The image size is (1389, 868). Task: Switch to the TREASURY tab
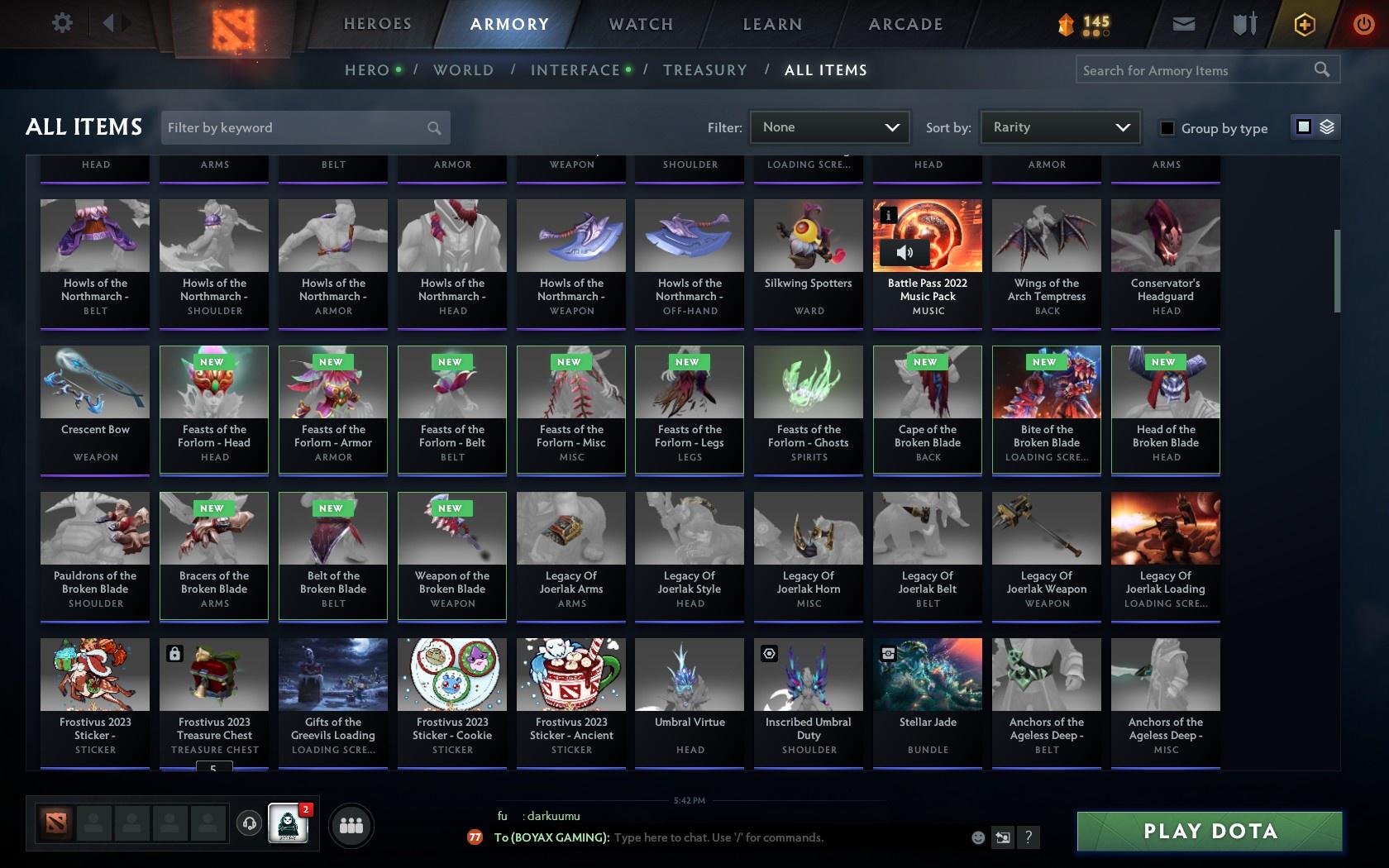click(x=704, y=70)
